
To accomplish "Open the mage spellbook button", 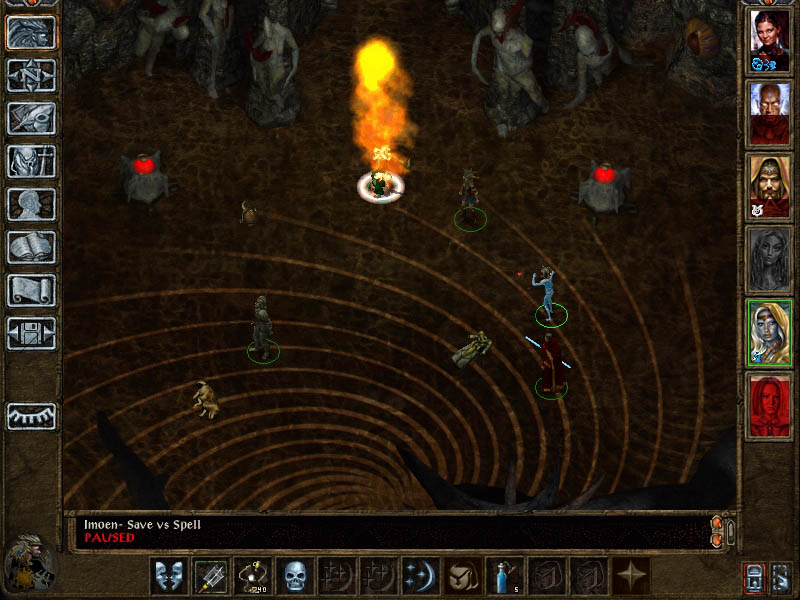I will (31, 247).
